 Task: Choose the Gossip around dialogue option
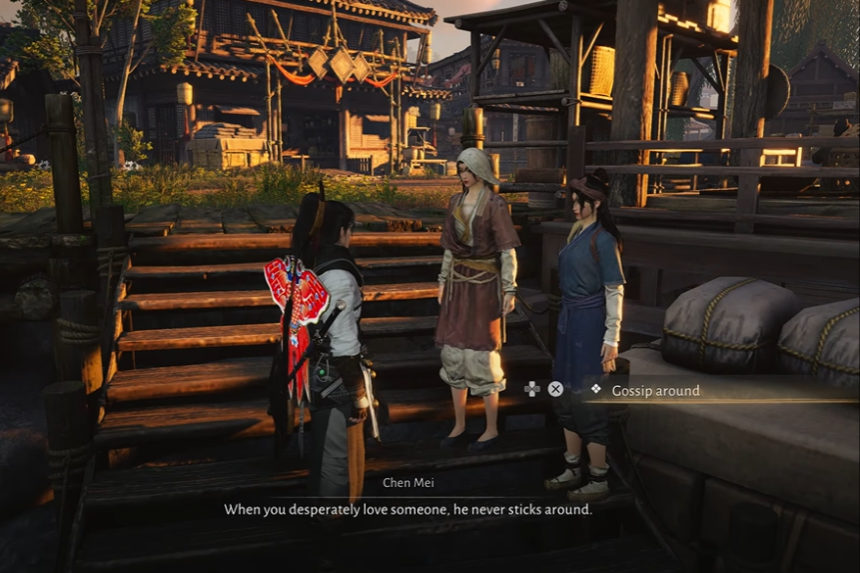click(x=656, y=390)
